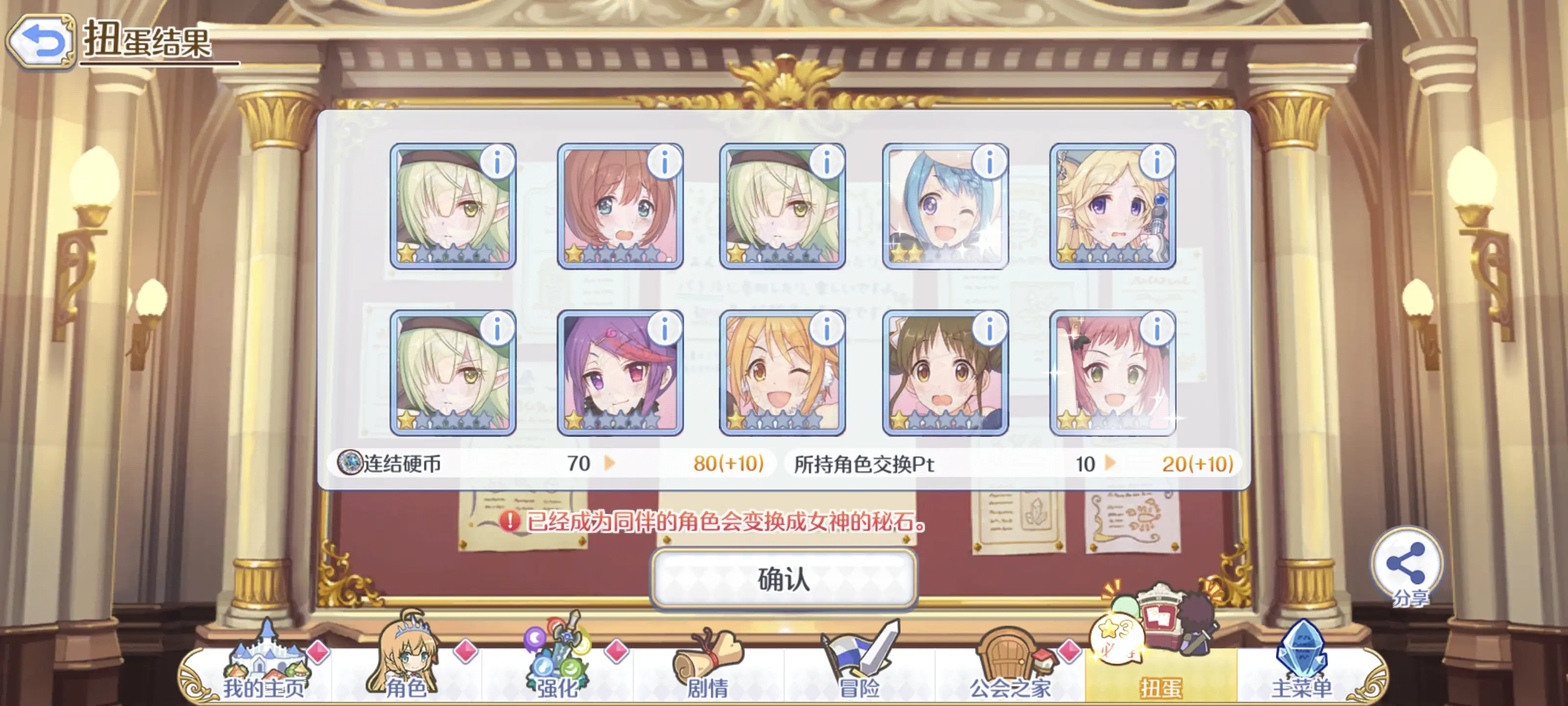1568x706 pixels.
Task: Choose the purple-haired character card
Action: pos(620,373)
